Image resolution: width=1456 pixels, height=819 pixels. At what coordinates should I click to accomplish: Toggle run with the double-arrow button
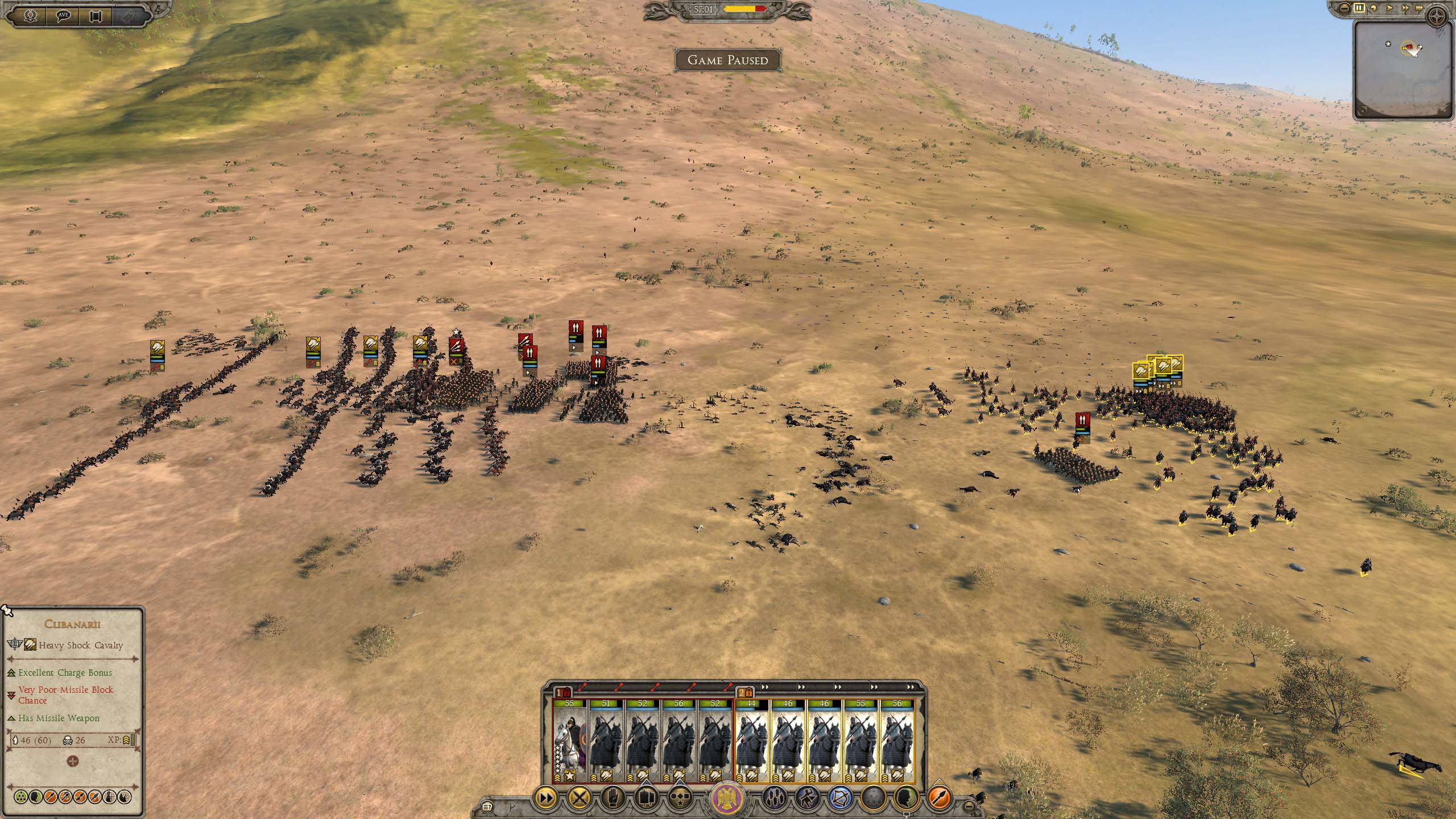[545, 799]
